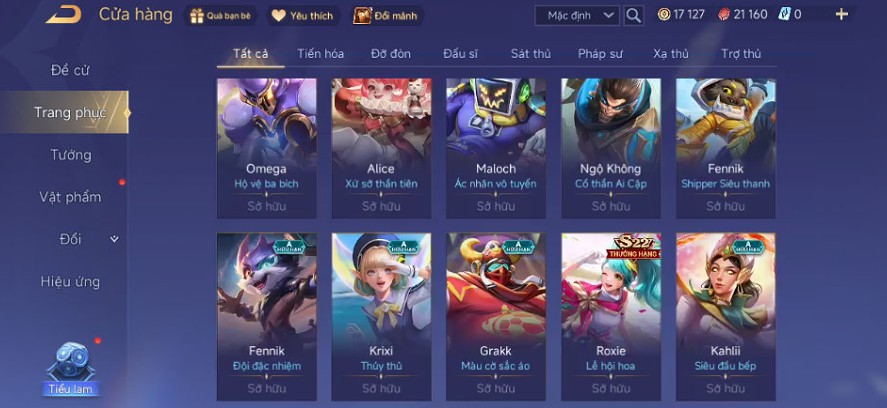
Task: Choose the Trợ thủ tab
Action: tap(740, 54)
